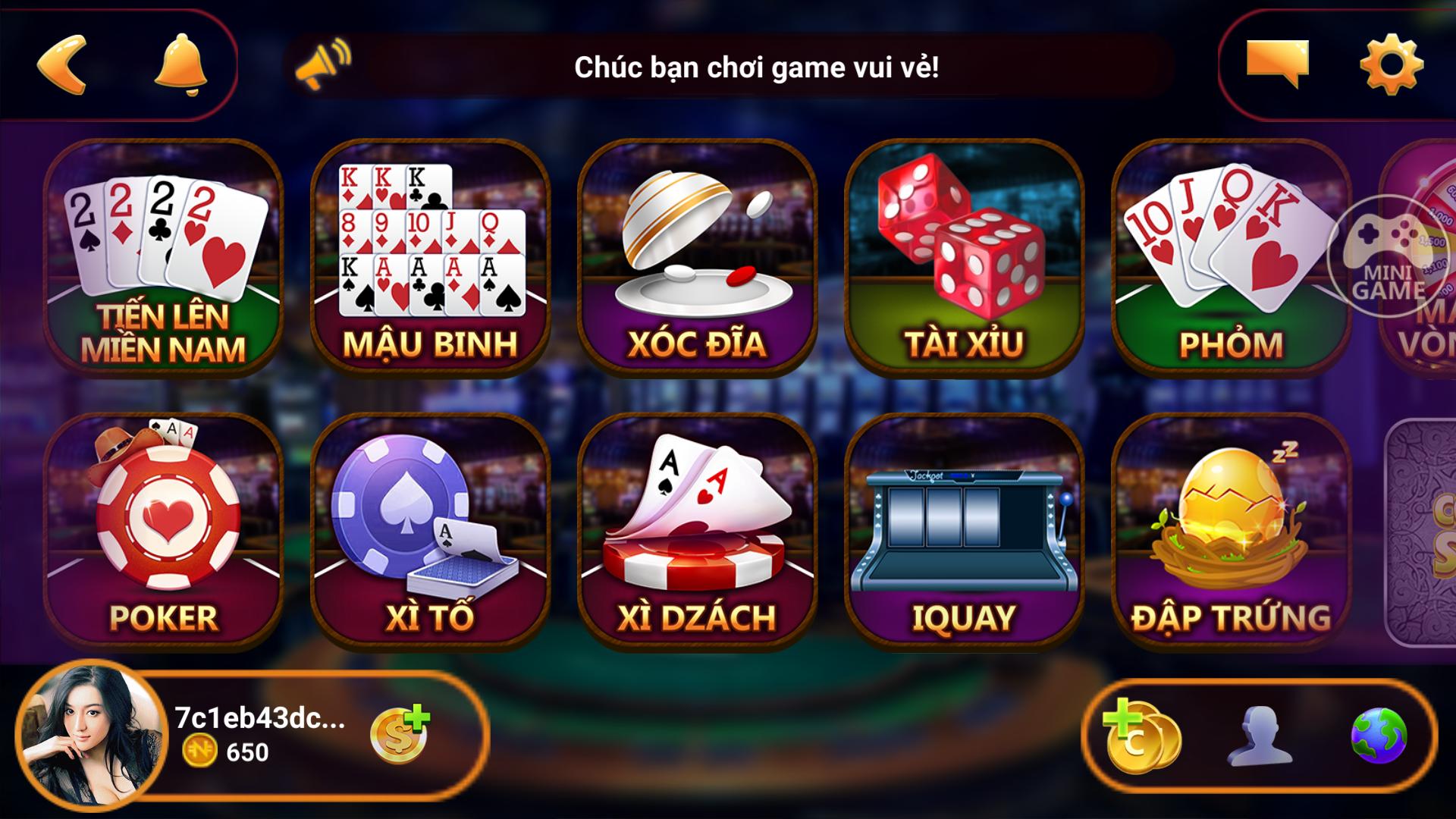Select the Tiến Lên Miền Nam game
Image resolution: width=1456 pixels, height=819 pixels.
pos(164,258)
